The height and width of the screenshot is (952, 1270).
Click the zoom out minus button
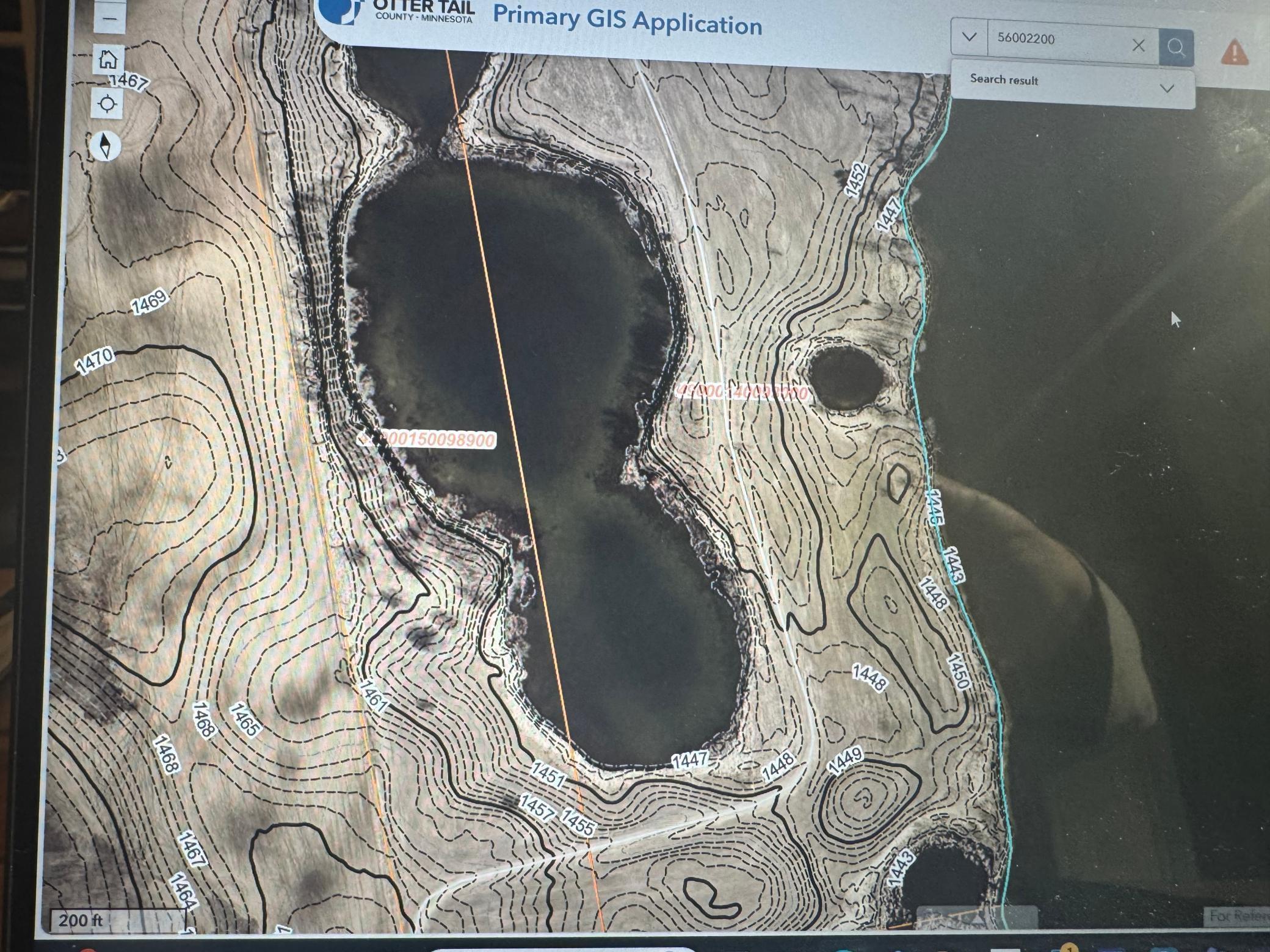point(110,20)
